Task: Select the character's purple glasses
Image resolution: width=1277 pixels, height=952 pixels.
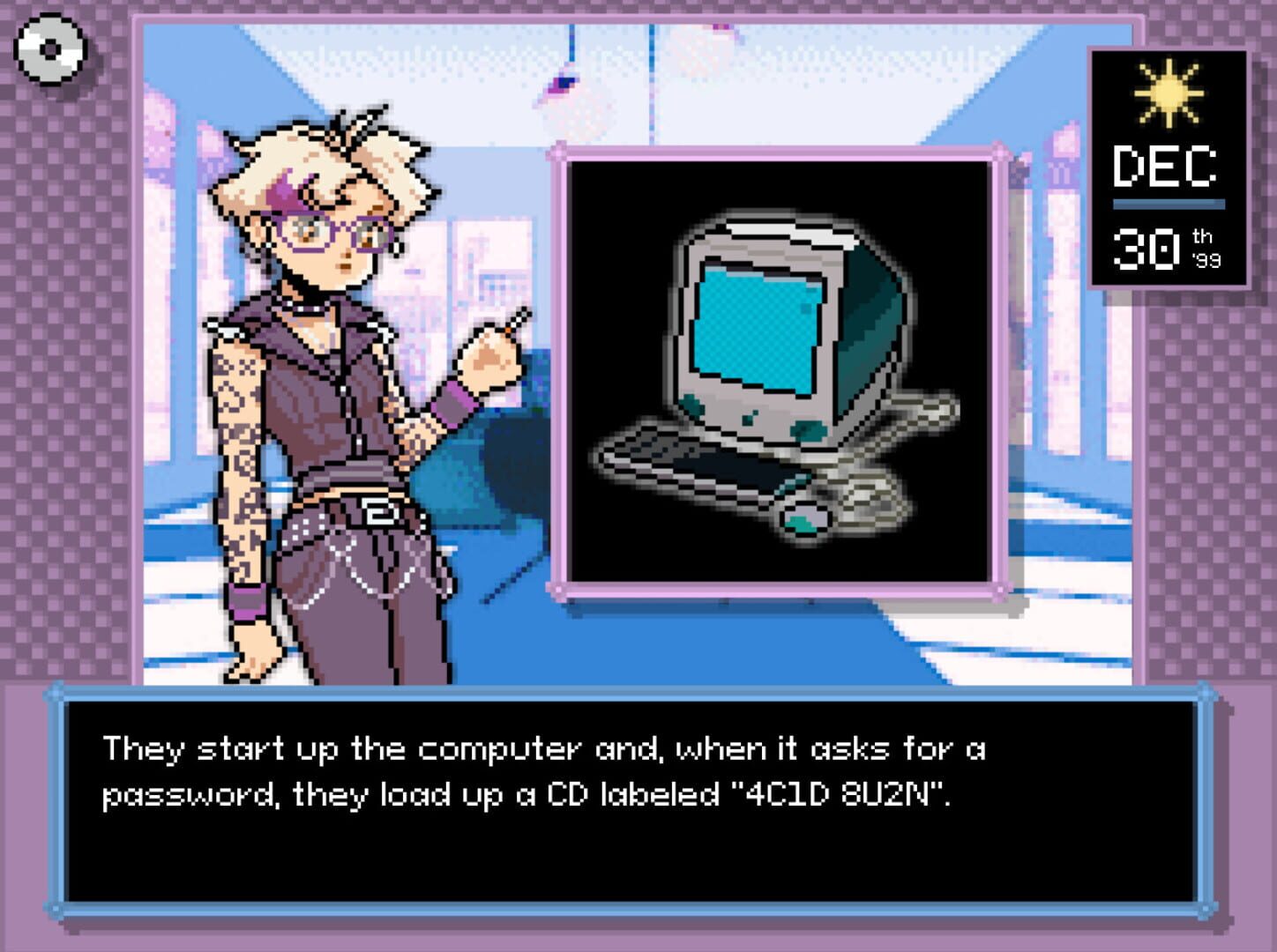Action: click(344, 231)
